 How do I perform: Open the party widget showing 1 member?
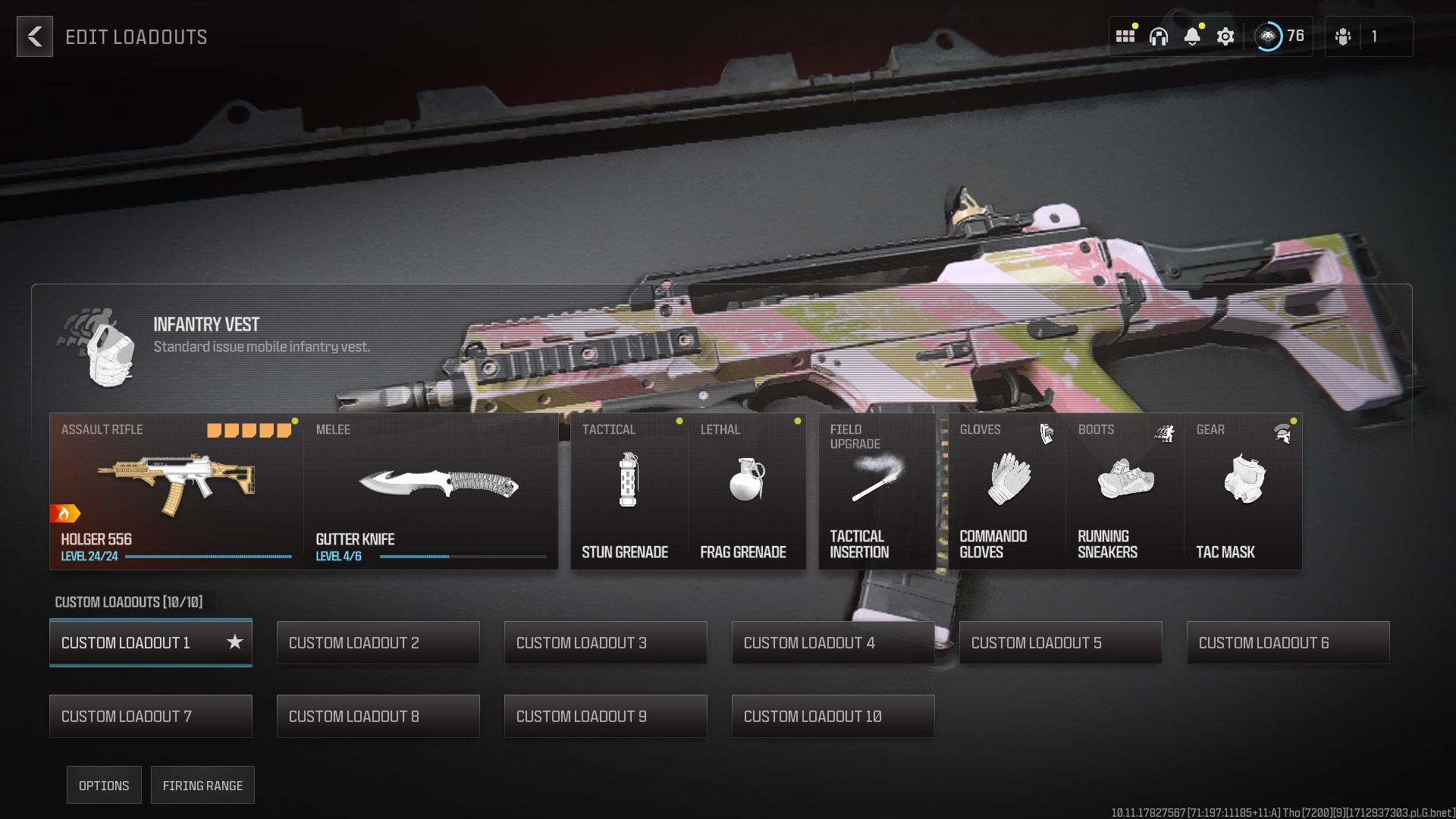pyautogui.click(x=1369, y=36)
